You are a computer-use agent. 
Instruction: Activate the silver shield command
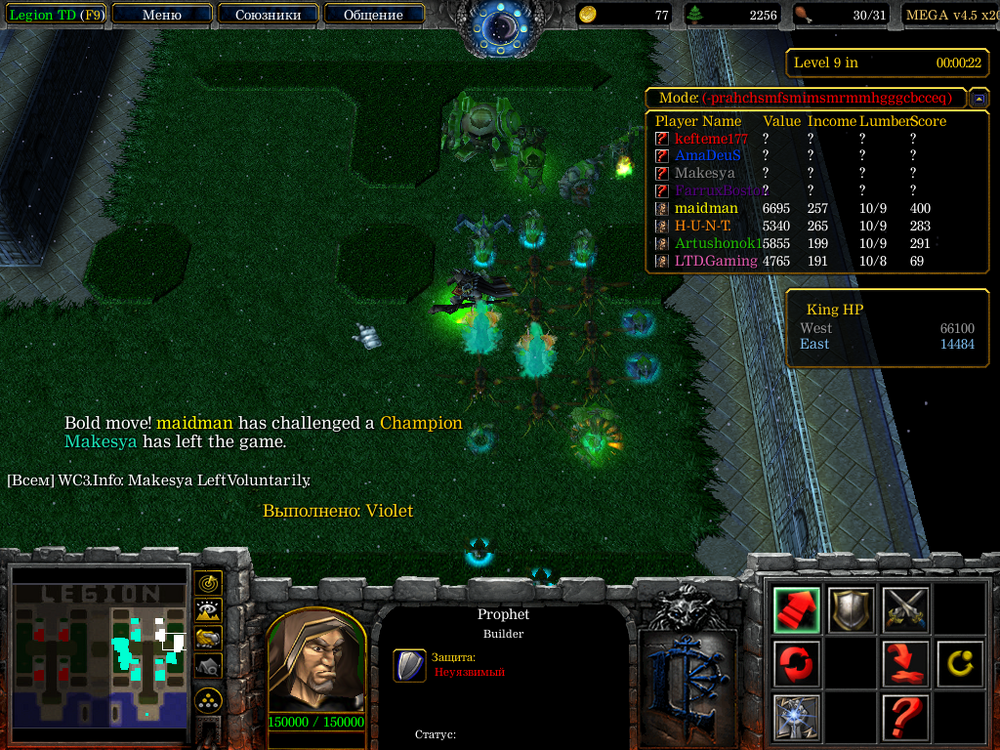click(851, 609)
